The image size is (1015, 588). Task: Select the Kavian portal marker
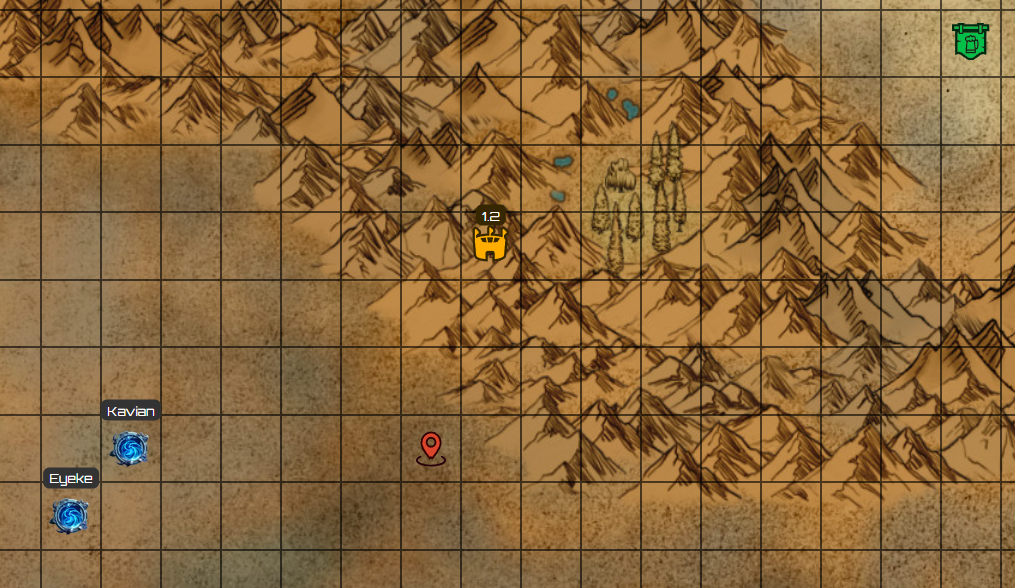(130, 448)
